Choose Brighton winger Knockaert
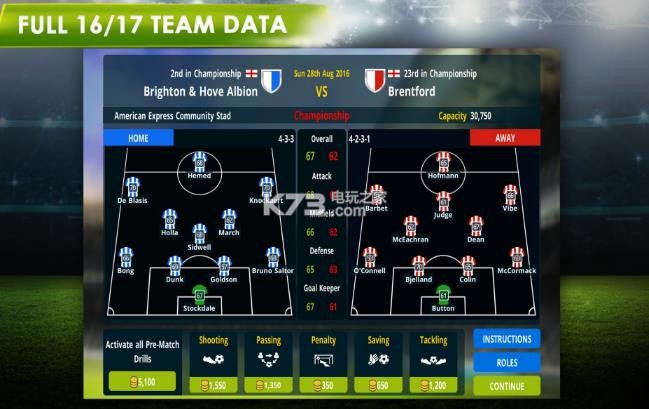The image size is (649, 409). tap(266, 188)
